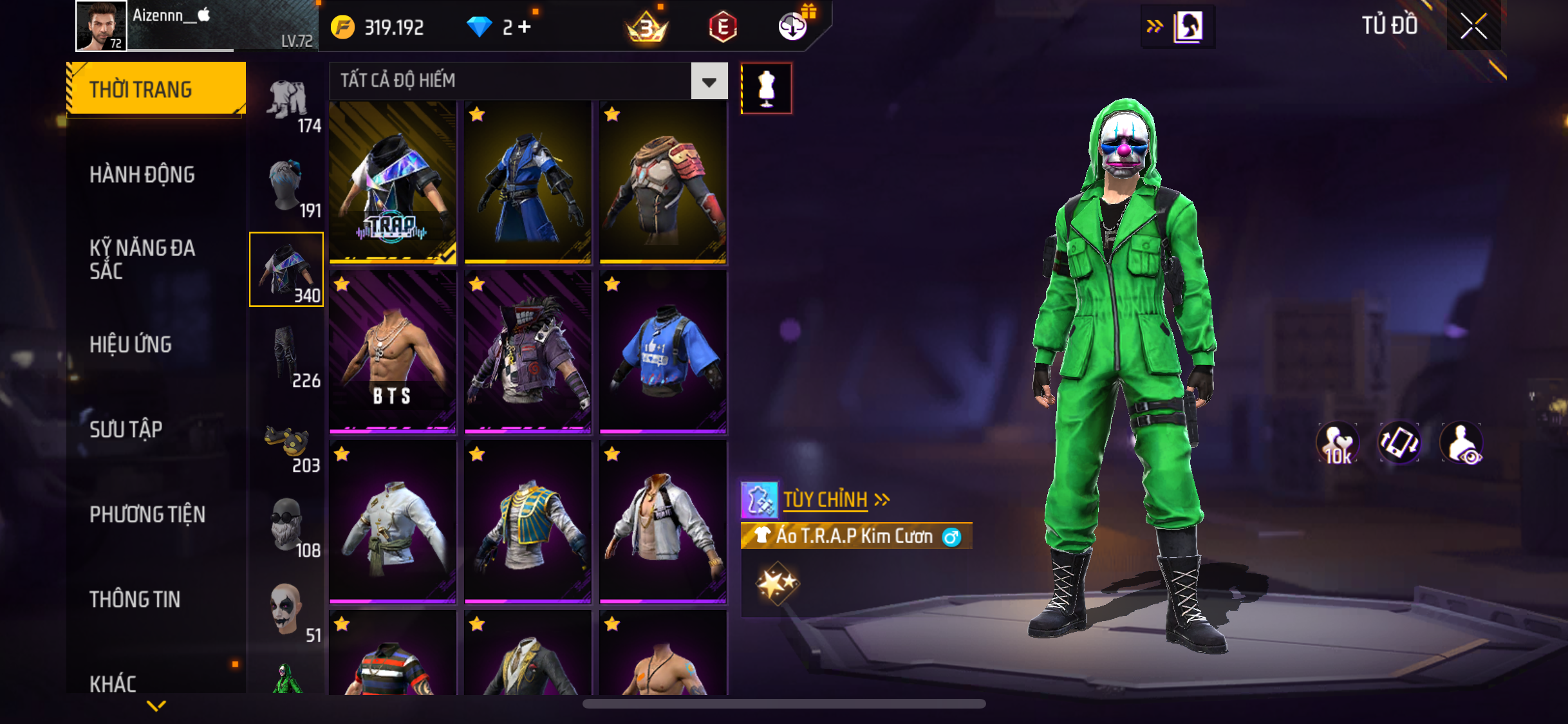Open the Kỹ Năng Đa Sắc tab
This screenshot has width=1568, height=724.
pos(142,259)
